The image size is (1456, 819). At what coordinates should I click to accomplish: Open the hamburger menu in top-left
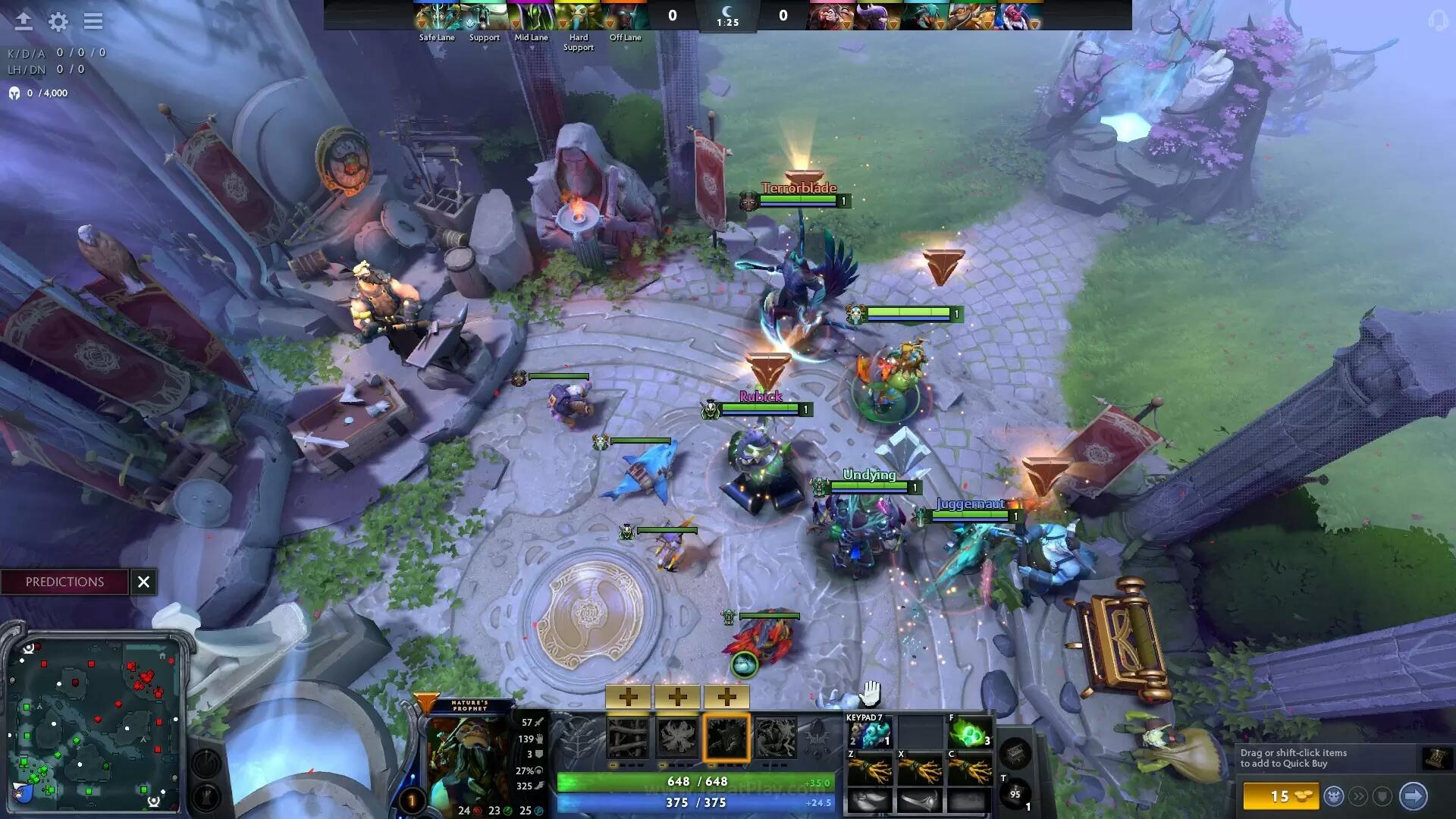[93, 21]
